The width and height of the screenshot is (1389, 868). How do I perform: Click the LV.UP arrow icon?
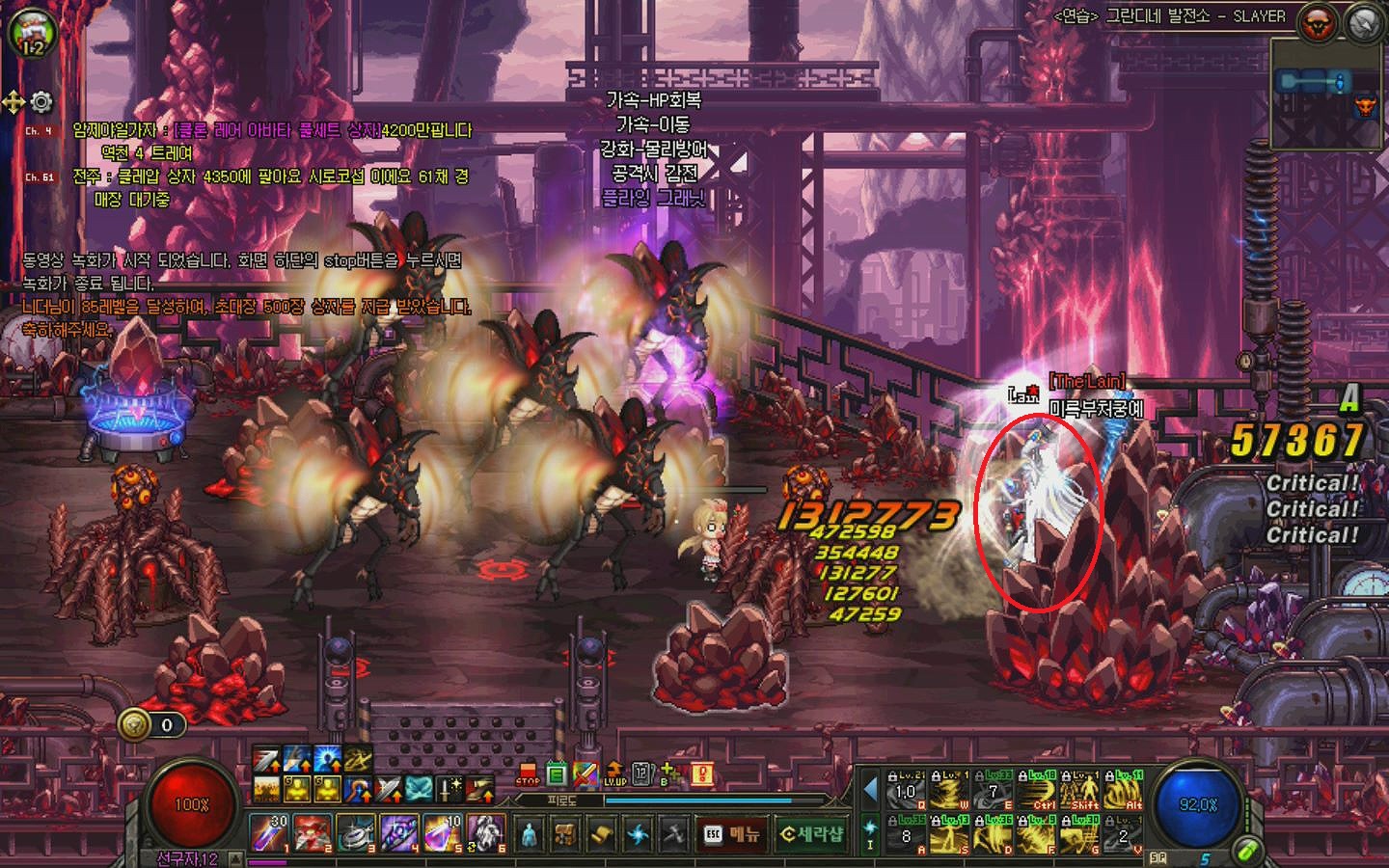614,774
